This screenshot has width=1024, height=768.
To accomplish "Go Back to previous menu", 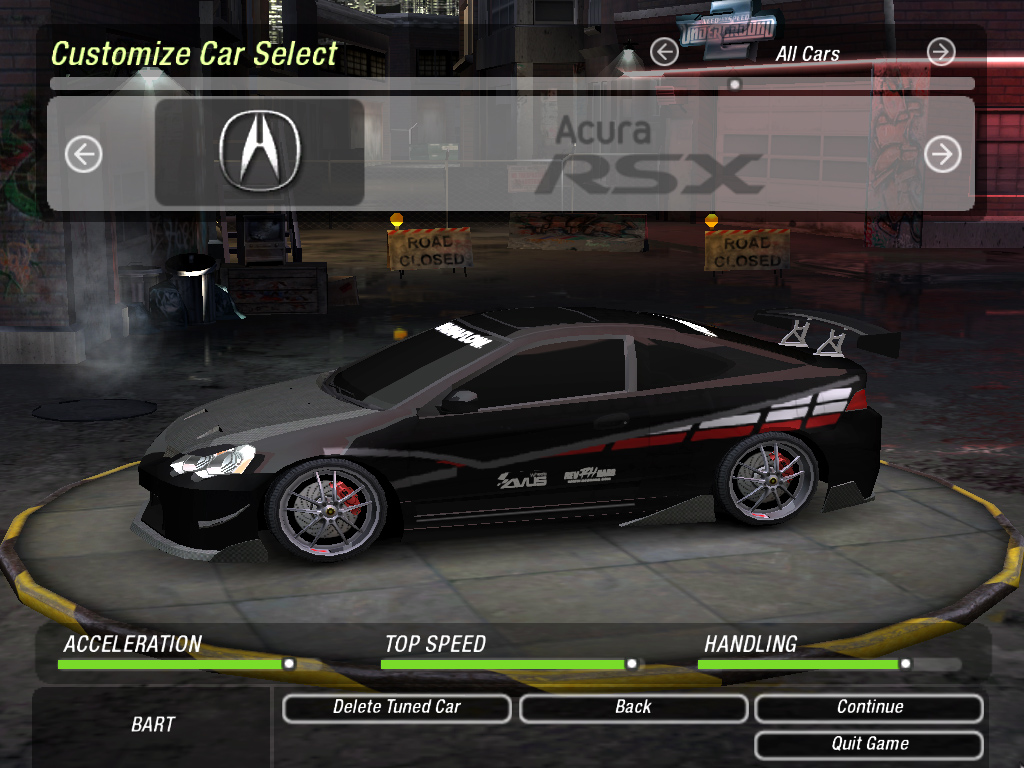I will point(633,708).
